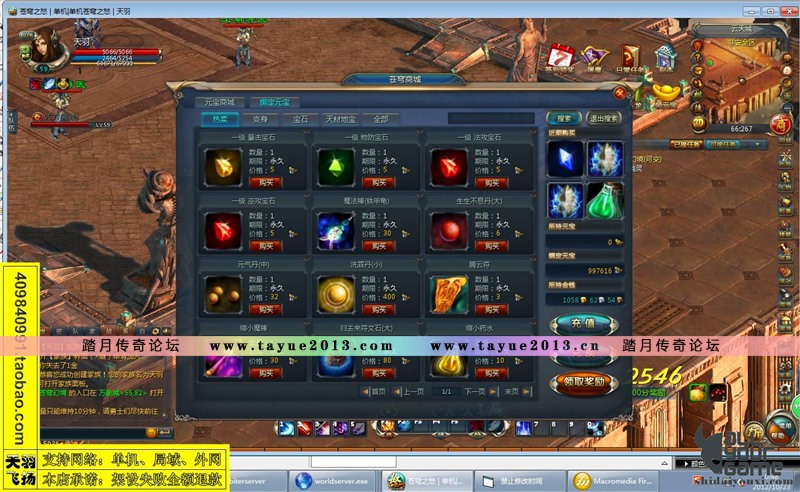Switch to the 元宝商城 tab
This screenshot has width=800, height=492.
pos(218,102)
